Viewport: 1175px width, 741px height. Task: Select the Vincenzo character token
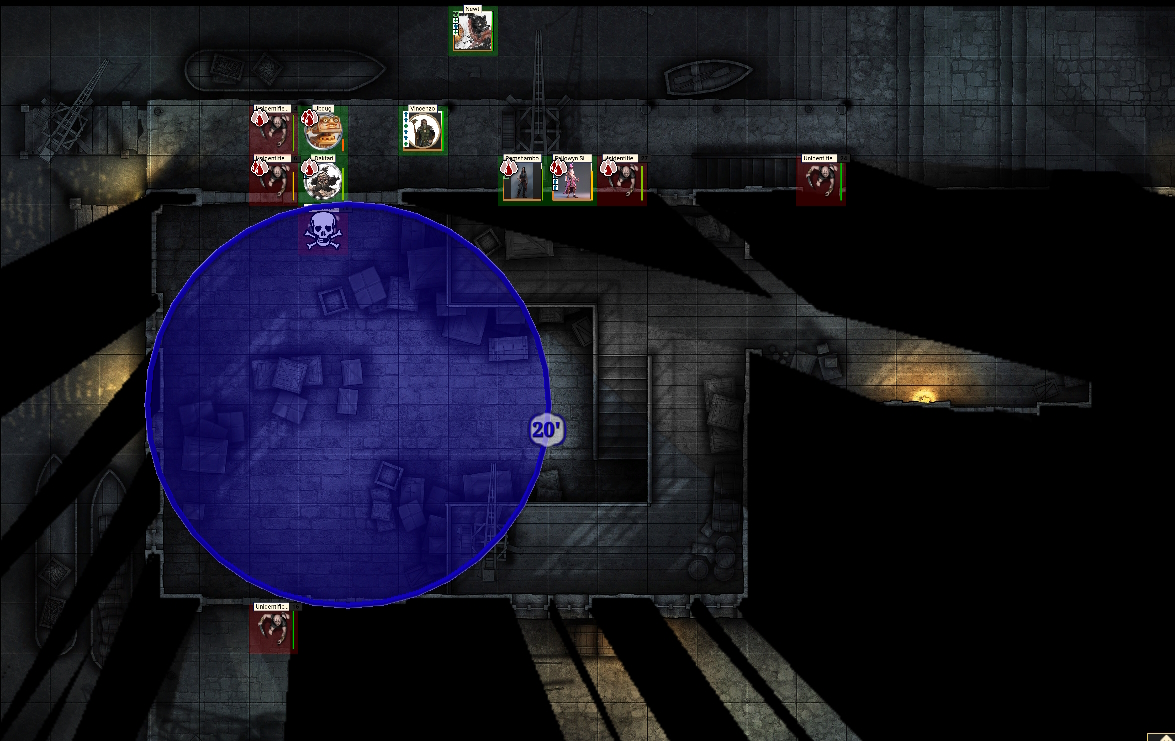pyautogui.click(x=423, y=132)
